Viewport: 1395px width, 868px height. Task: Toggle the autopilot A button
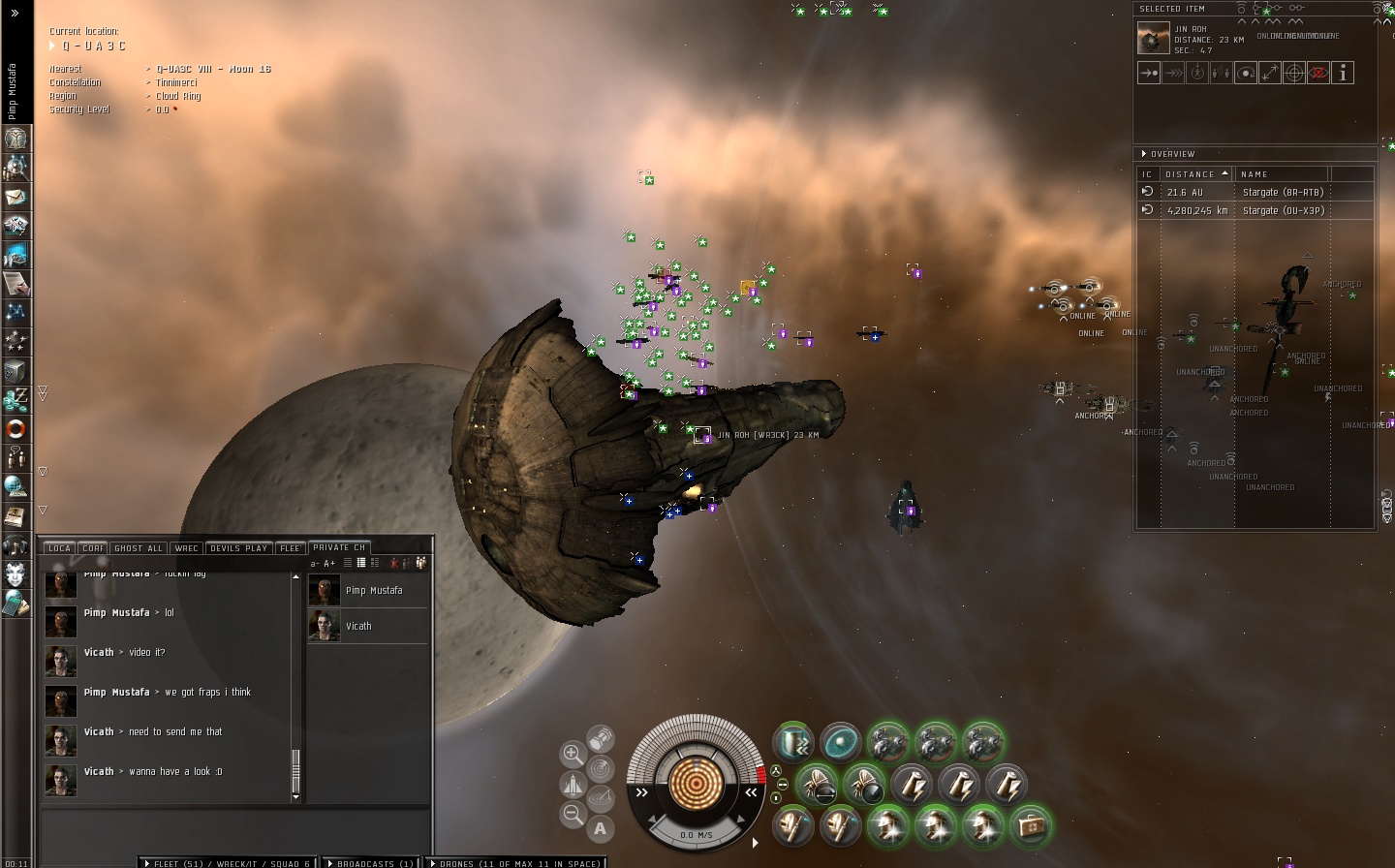tap(601, 828)
